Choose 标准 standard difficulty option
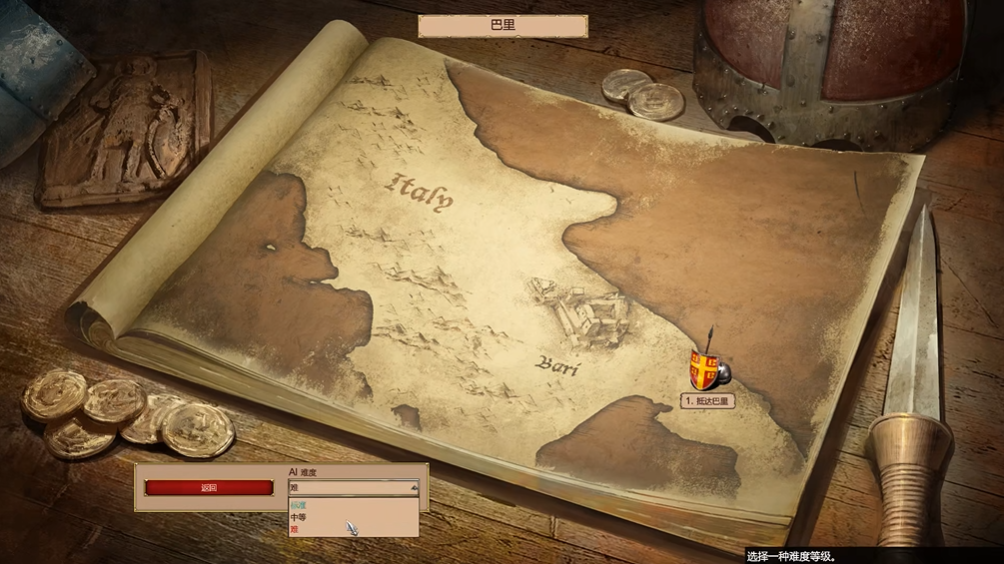This screenshot has width=1004, height=564. click(x=299, y=506)
